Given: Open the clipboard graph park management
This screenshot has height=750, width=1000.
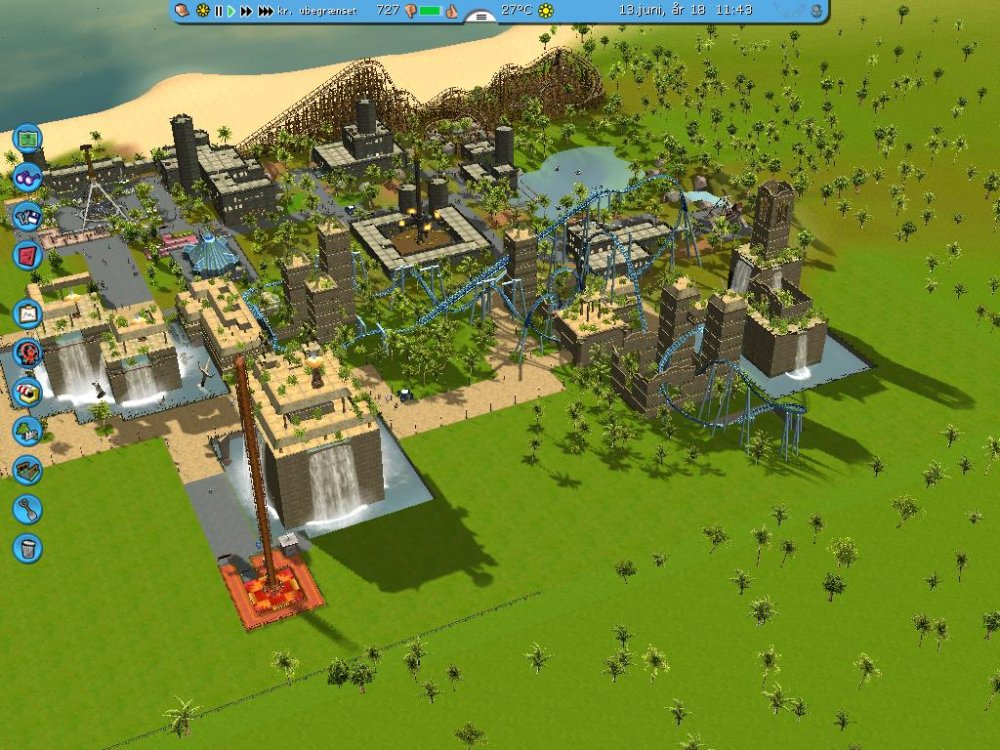Looking at the screenshot, I should pyautogui.click(x=27, y=314).
